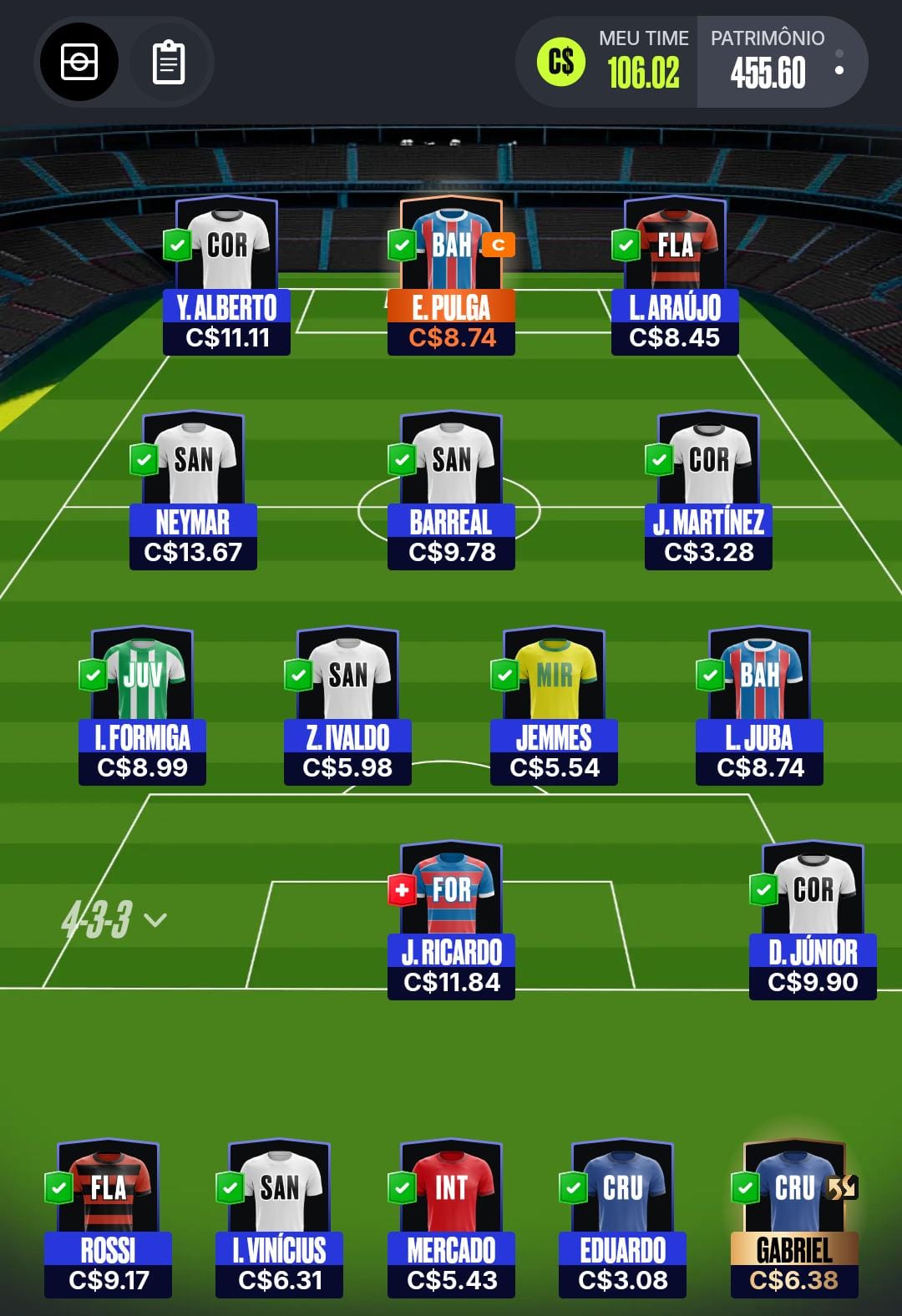Image resolution: width=902 pixels, height=1316 pixels.
Task: Switch to the pitch field view
Action: coord(79,62)
